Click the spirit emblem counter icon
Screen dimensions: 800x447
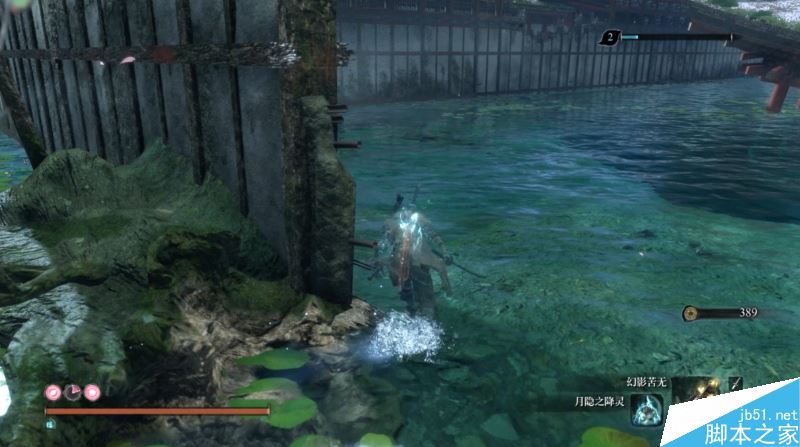point(608,38)
